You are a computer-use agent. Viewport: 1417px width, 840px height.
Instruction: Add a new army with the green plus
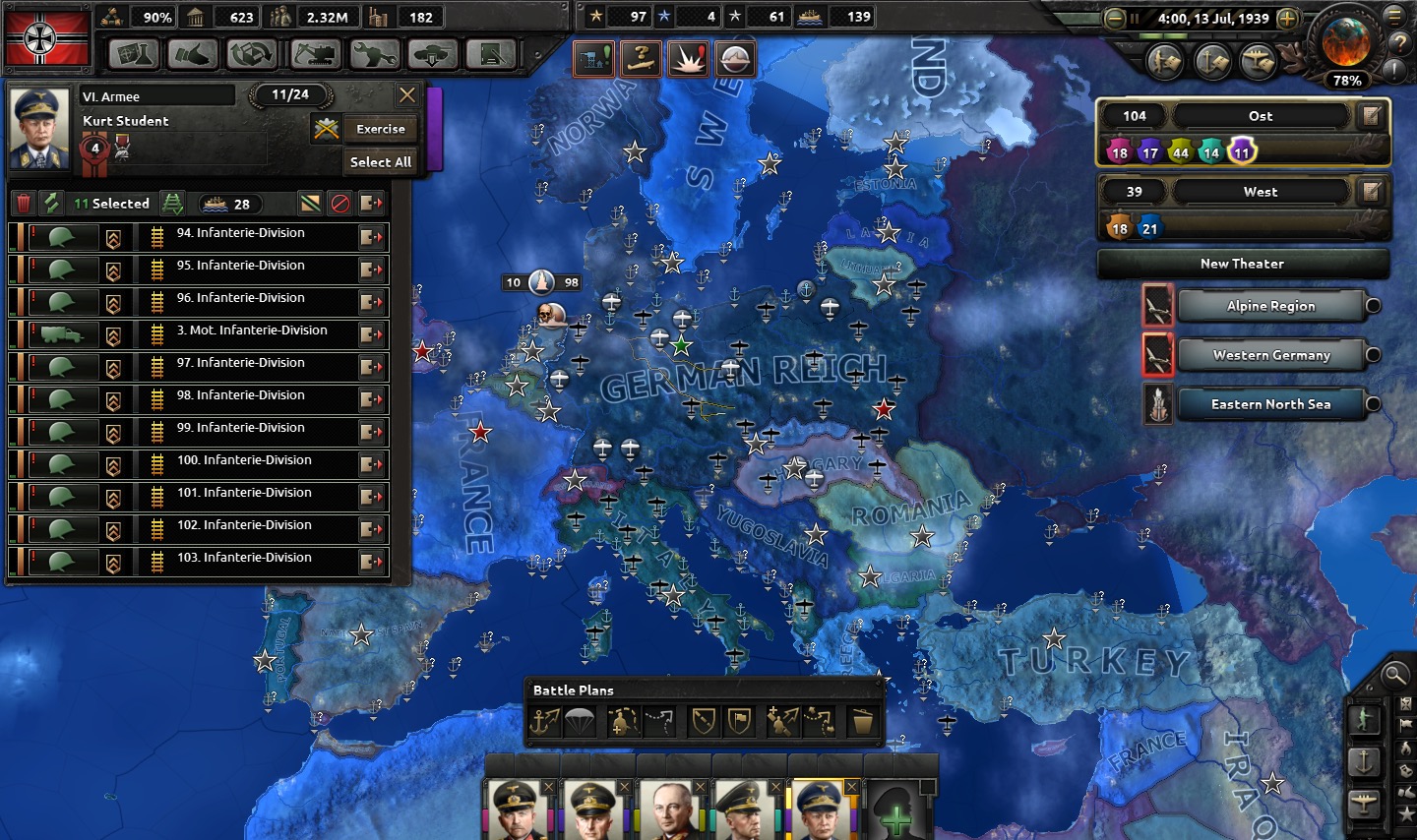[895, 814]
